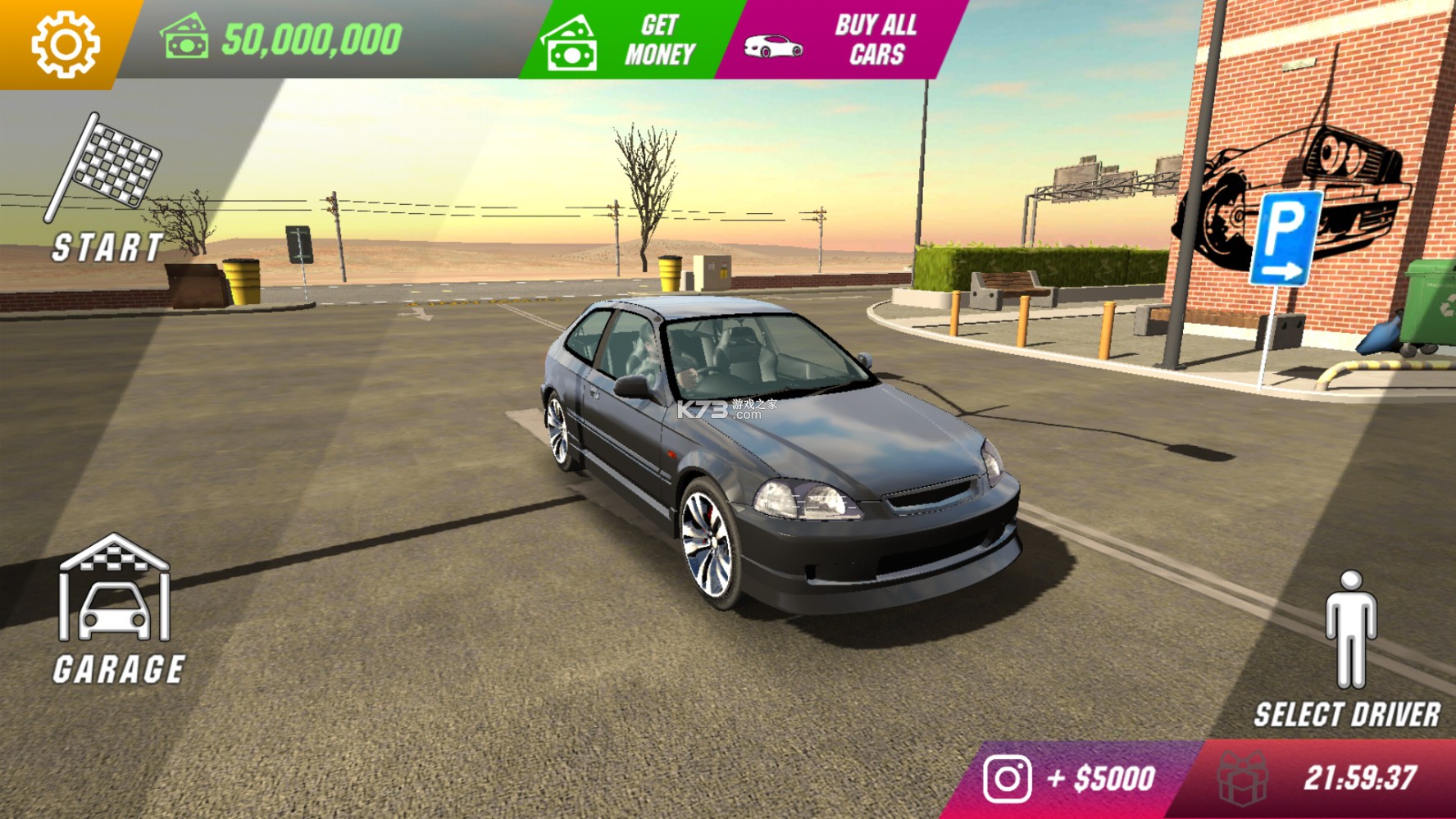Click the + $5000 Instagram reward text

1100,780
